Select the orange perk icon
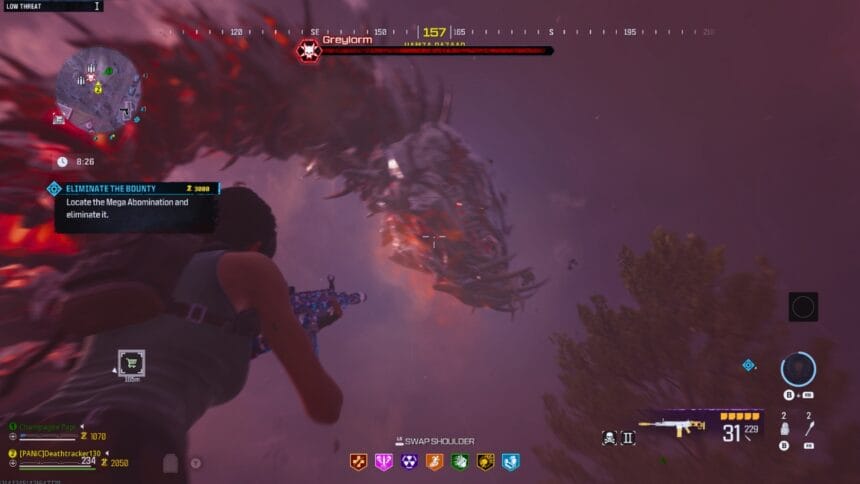The image size is (860, 484). (x=434, y=462)
